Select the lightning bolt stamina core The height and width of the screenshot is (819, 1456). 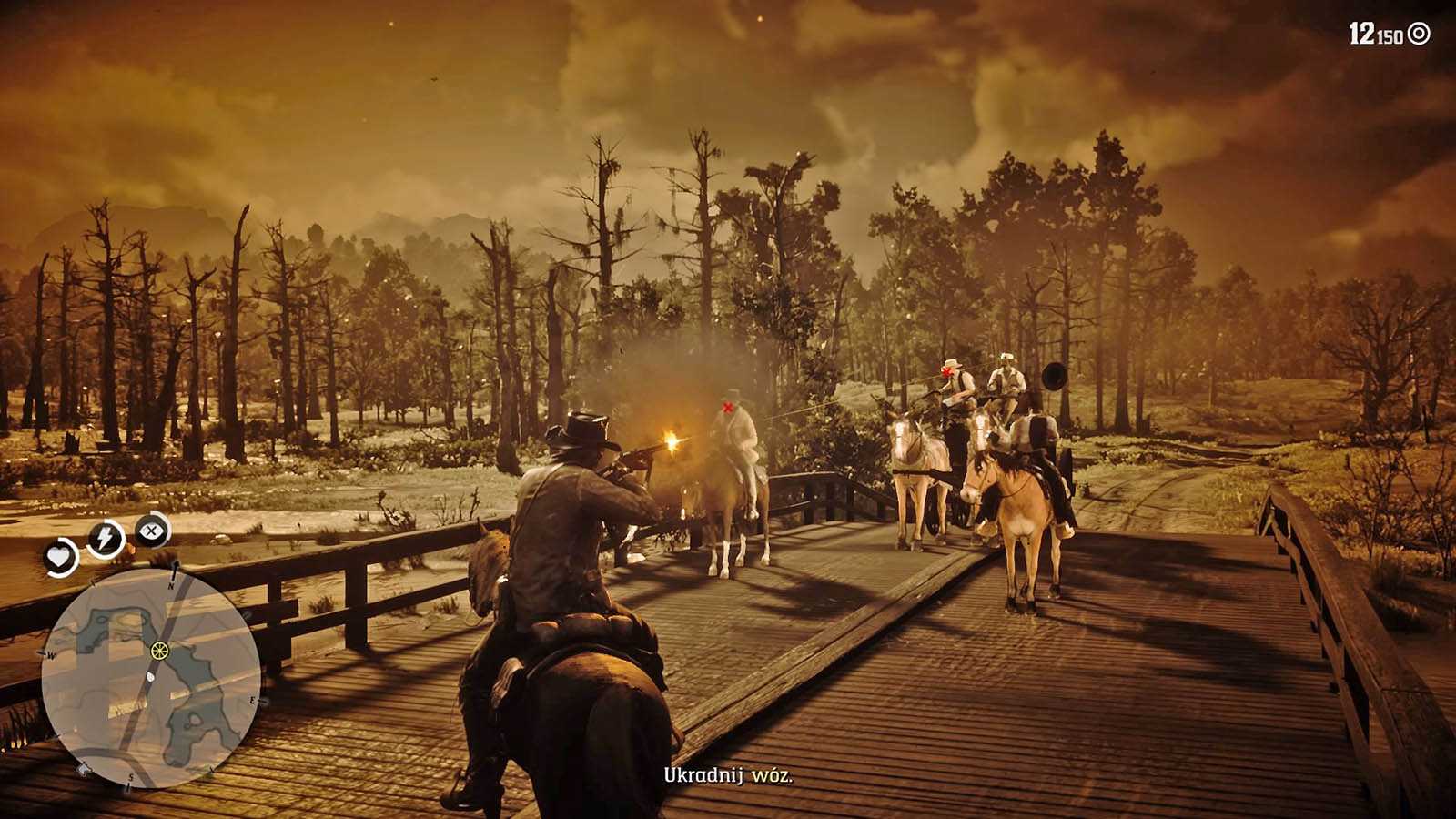pyautogui.click(x=106, y=538)
